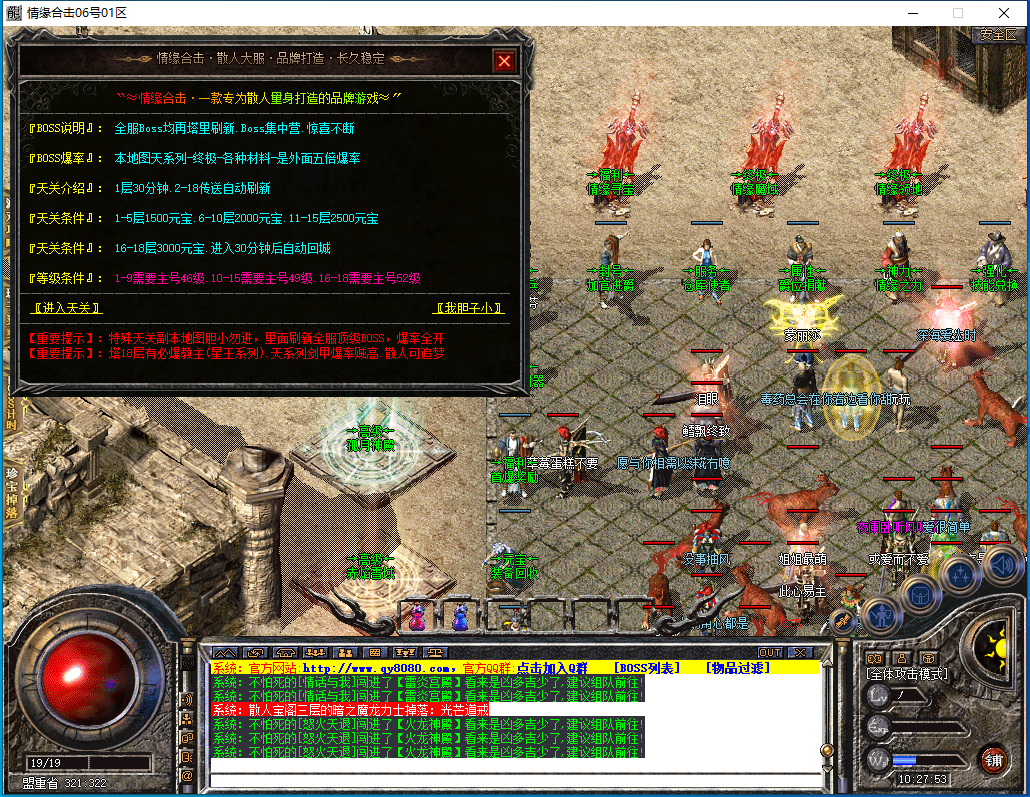Choose the 进入天关 option

[68, 308]
